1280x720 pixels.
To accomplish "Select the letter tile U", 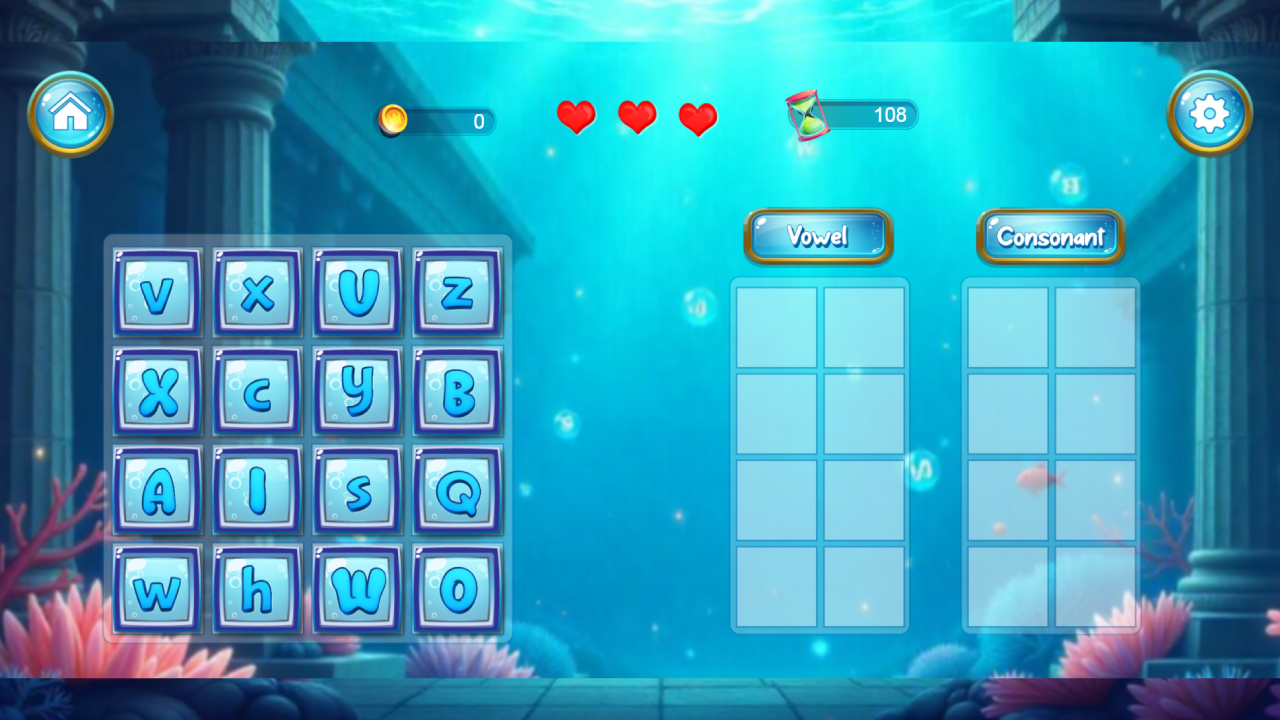I will pyautogui.click(x=357, y=292).
